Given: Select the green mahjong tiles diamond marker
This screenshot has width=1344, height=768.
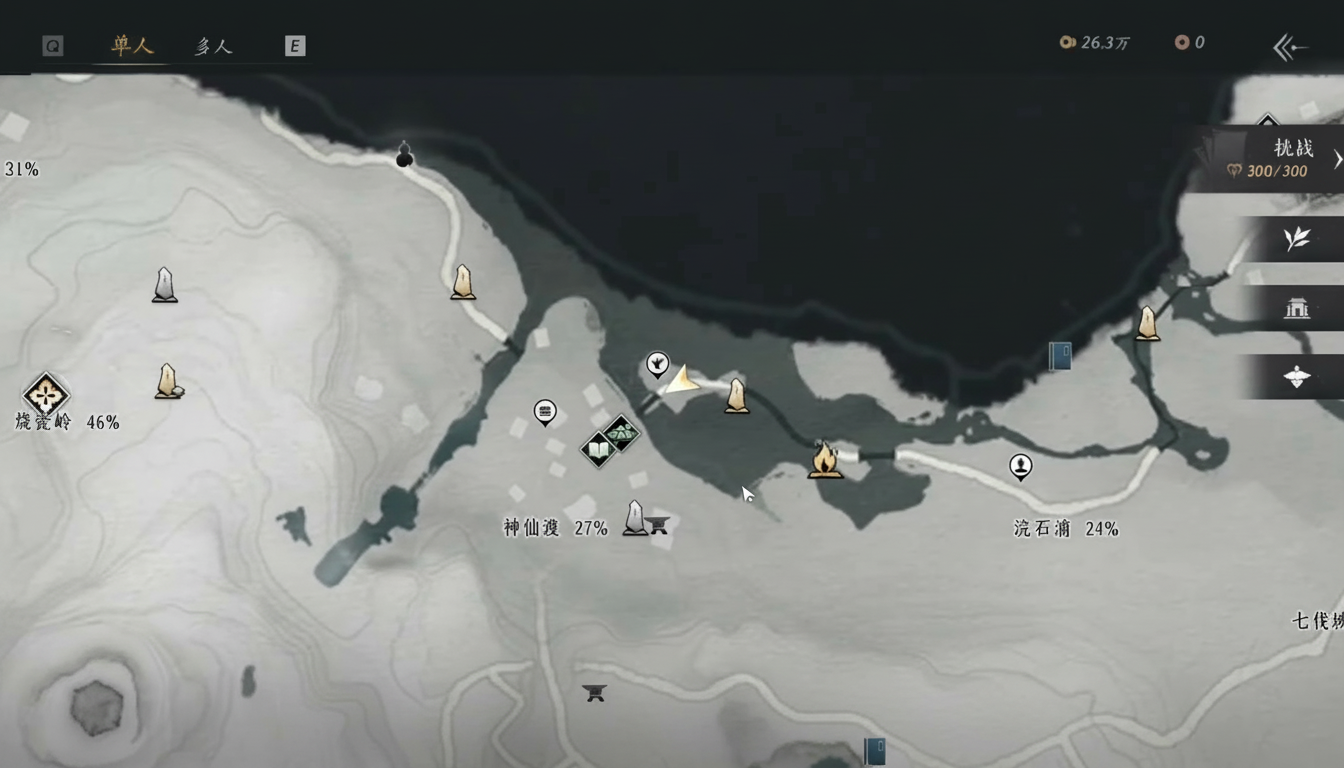Looking at the screenshot, I should coord(622,434).
